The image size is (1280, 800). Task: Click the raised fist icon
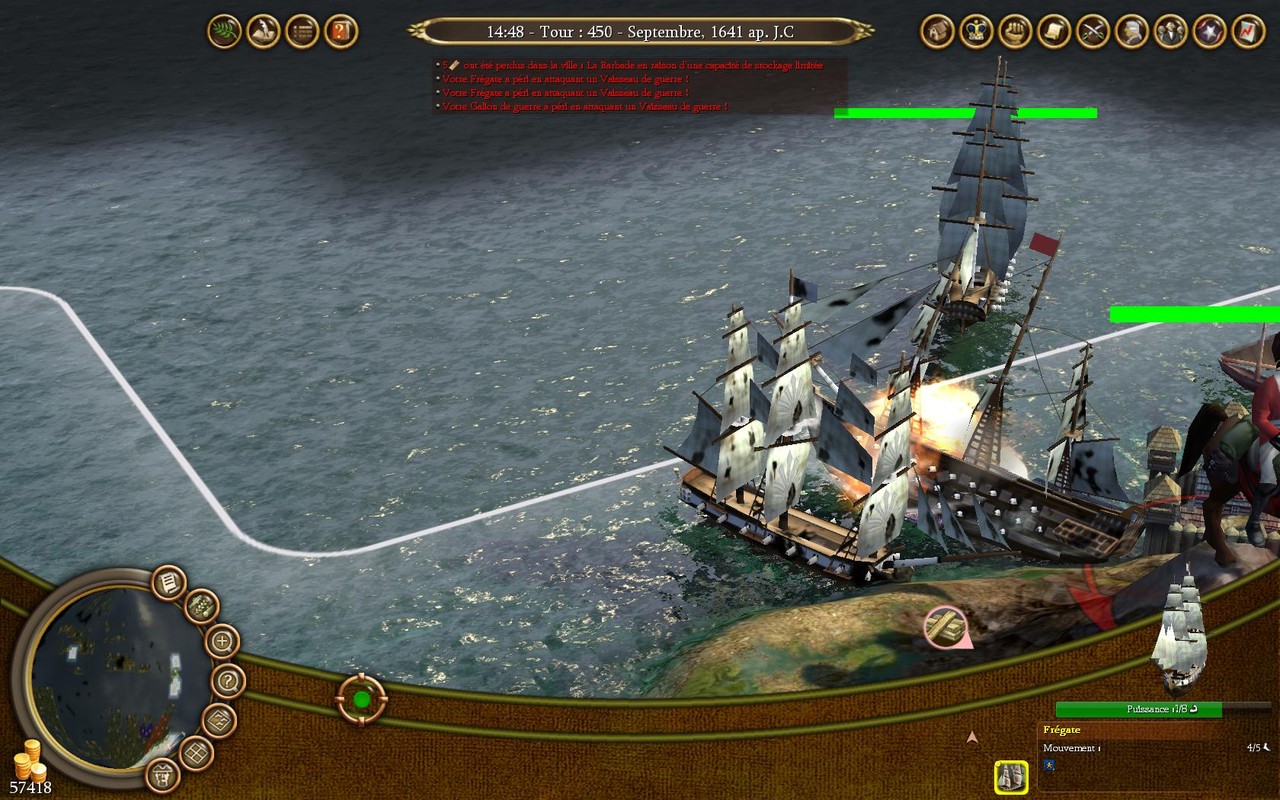pyautogui.click(x=1016, y=31)
